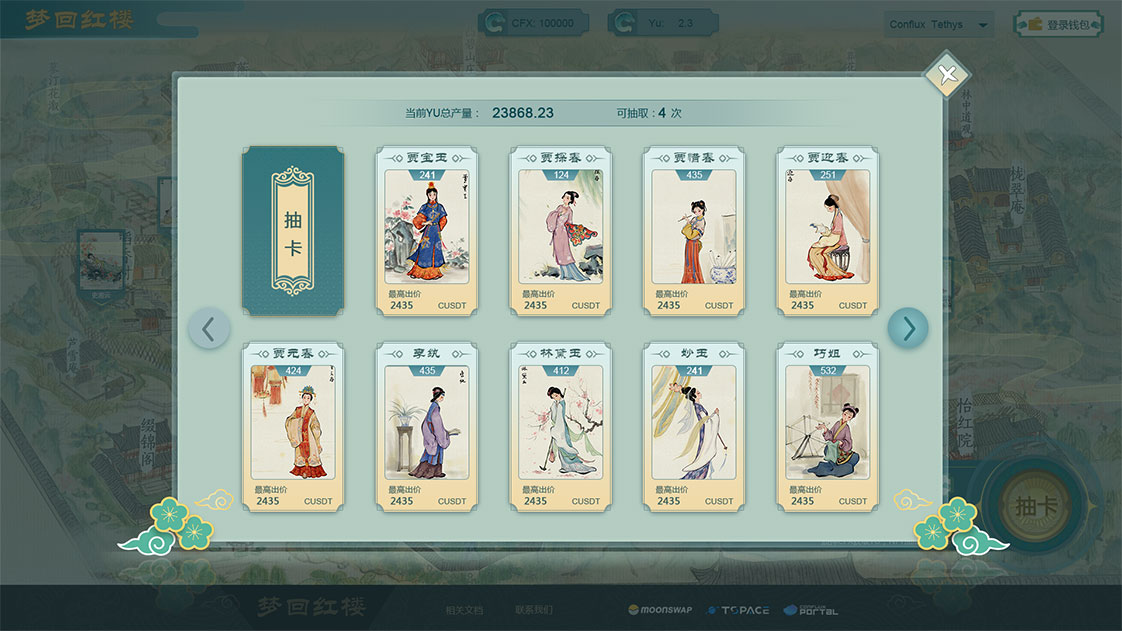The width and height of the screenshot is (1122, 631).
Task: Select the 巧姐 card
Action: [828, 427]
